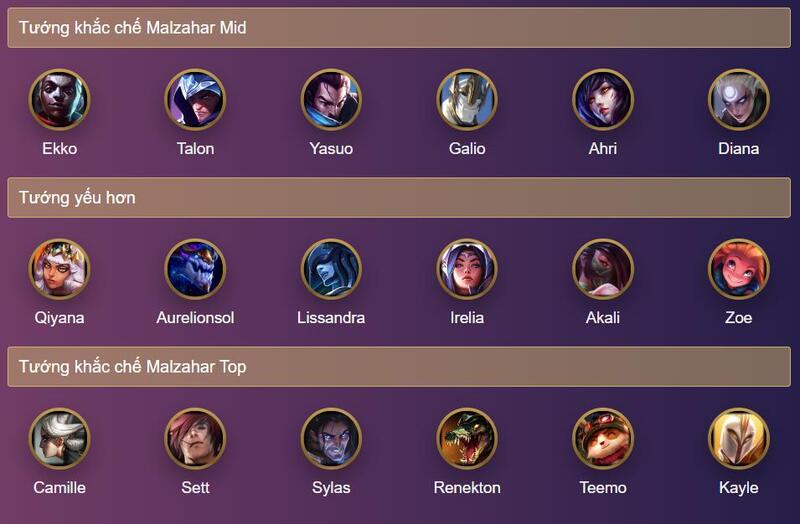Choose Talon from the counter list
Viewport: 800px width, 524px height.
tap(195, 99)
